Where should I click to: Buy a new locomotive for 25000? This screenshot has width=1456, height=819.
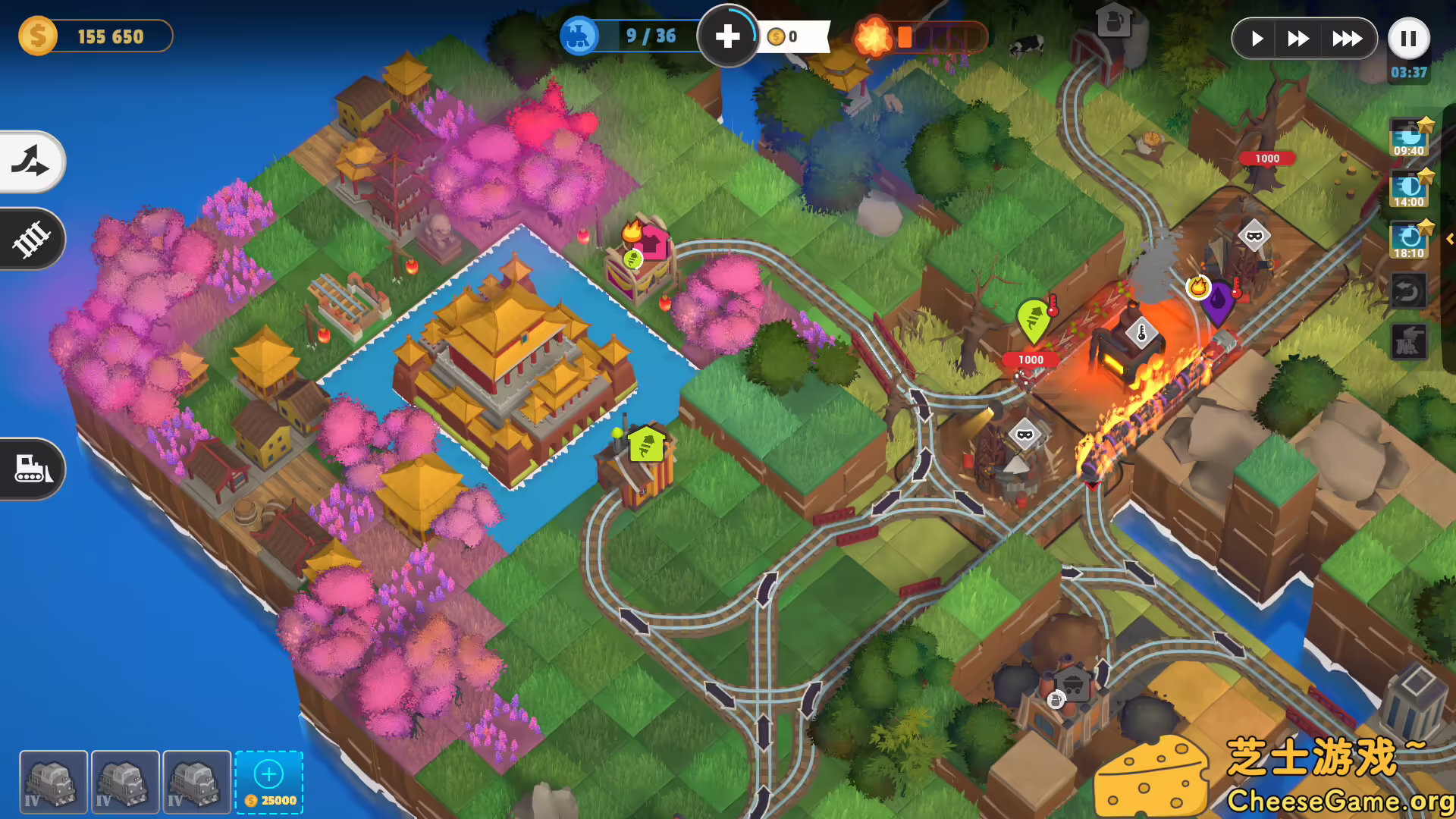268,781
